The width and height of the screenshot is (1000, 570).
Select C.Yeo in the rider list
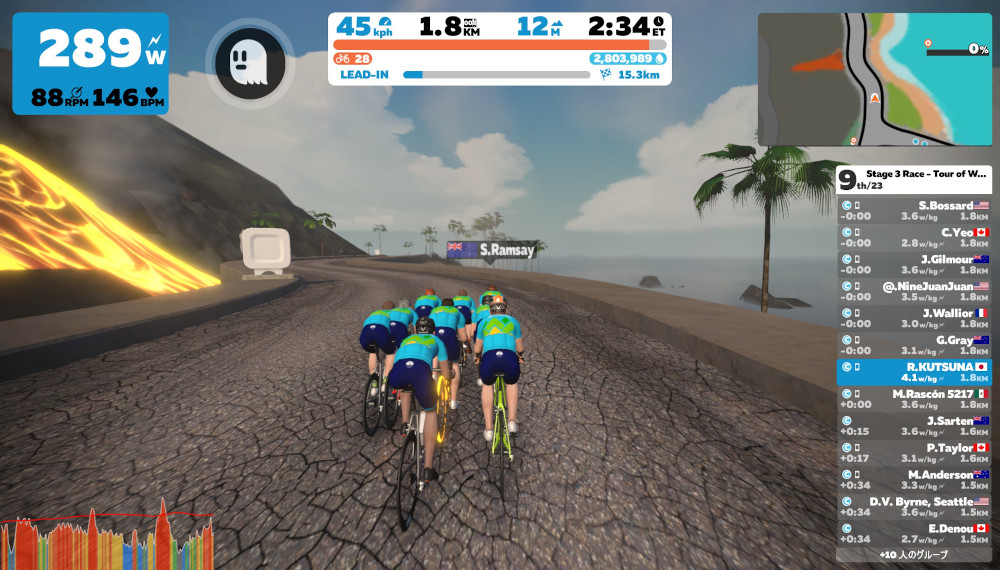tap(913, 237)
